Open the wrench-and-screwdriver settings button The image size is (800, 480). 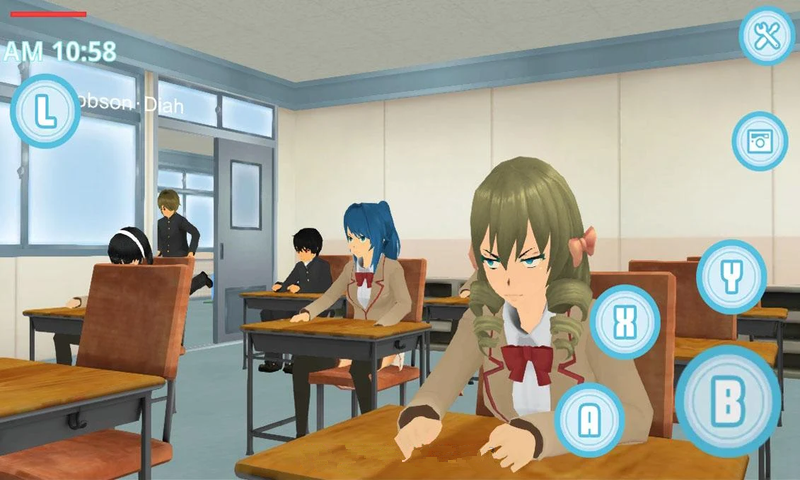(767, 37)
